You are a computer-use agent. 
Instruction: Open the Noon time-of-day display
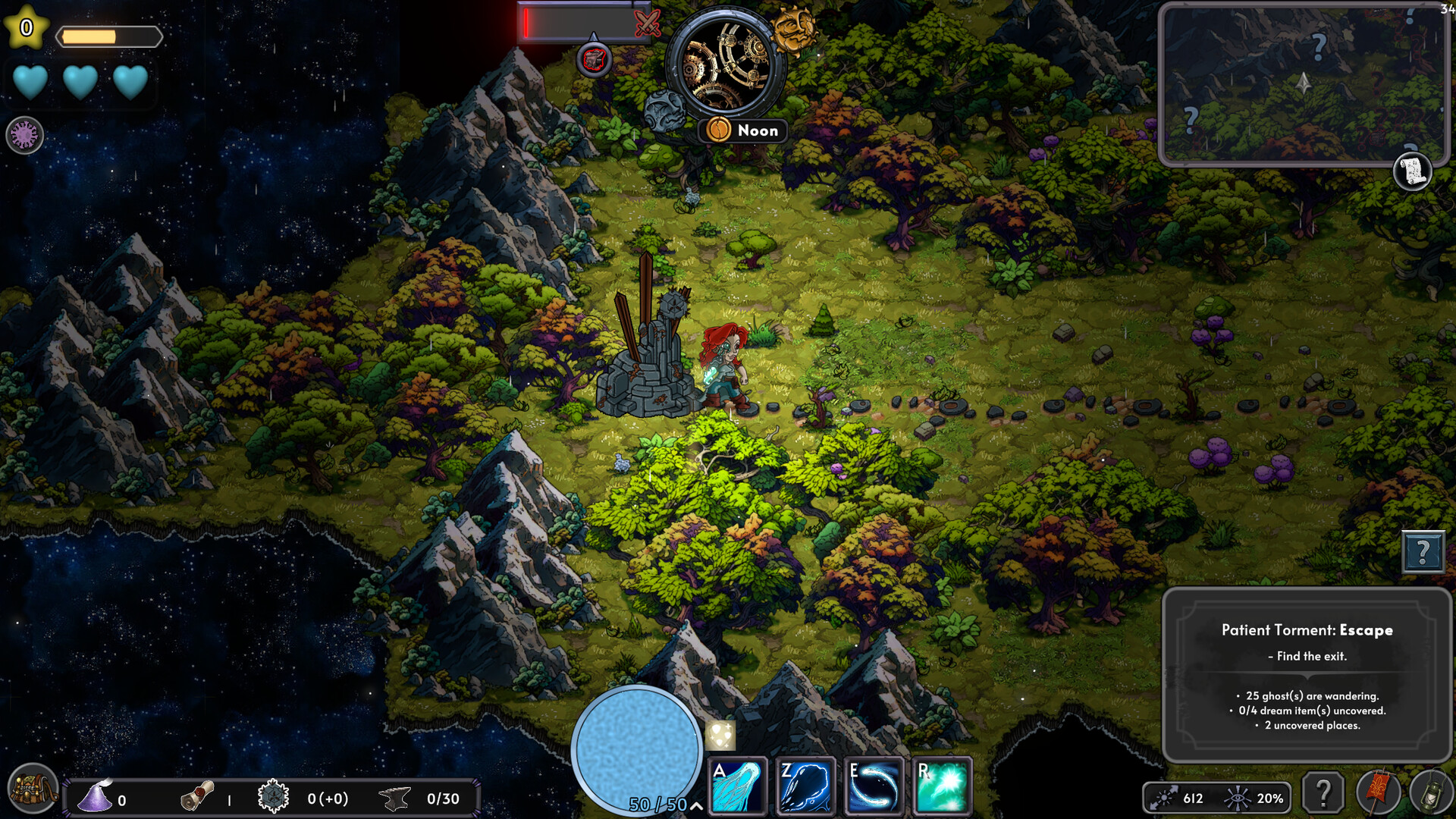point(742,130)
